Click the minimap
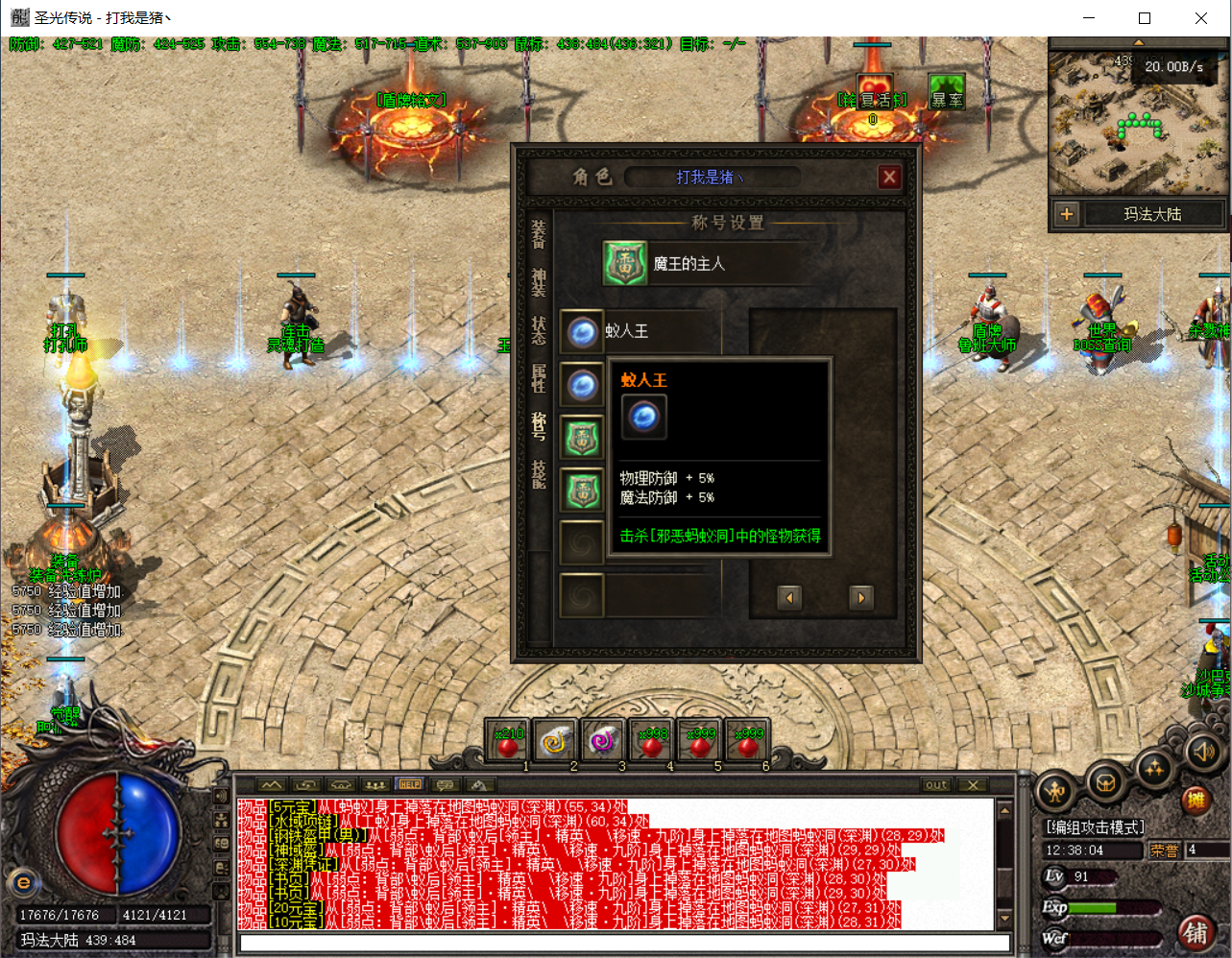This screenshot has width=1232, height=958. [x=1136, y=120]
